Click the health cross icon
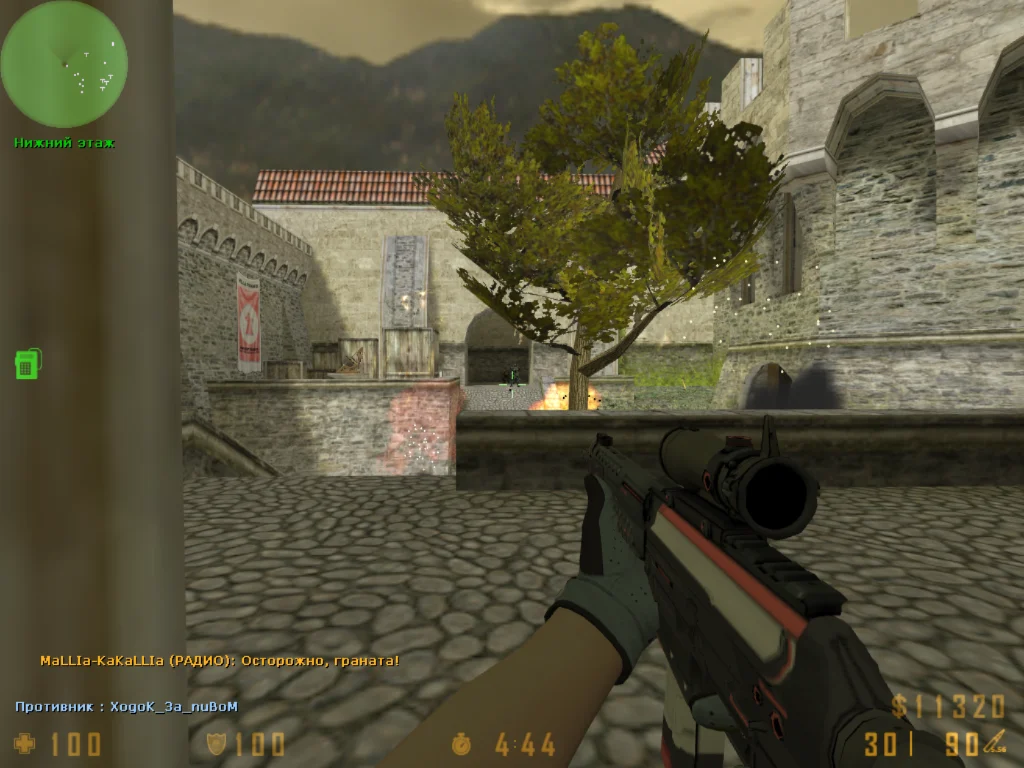Screen dimensions: 1024x768 point(24,743)
